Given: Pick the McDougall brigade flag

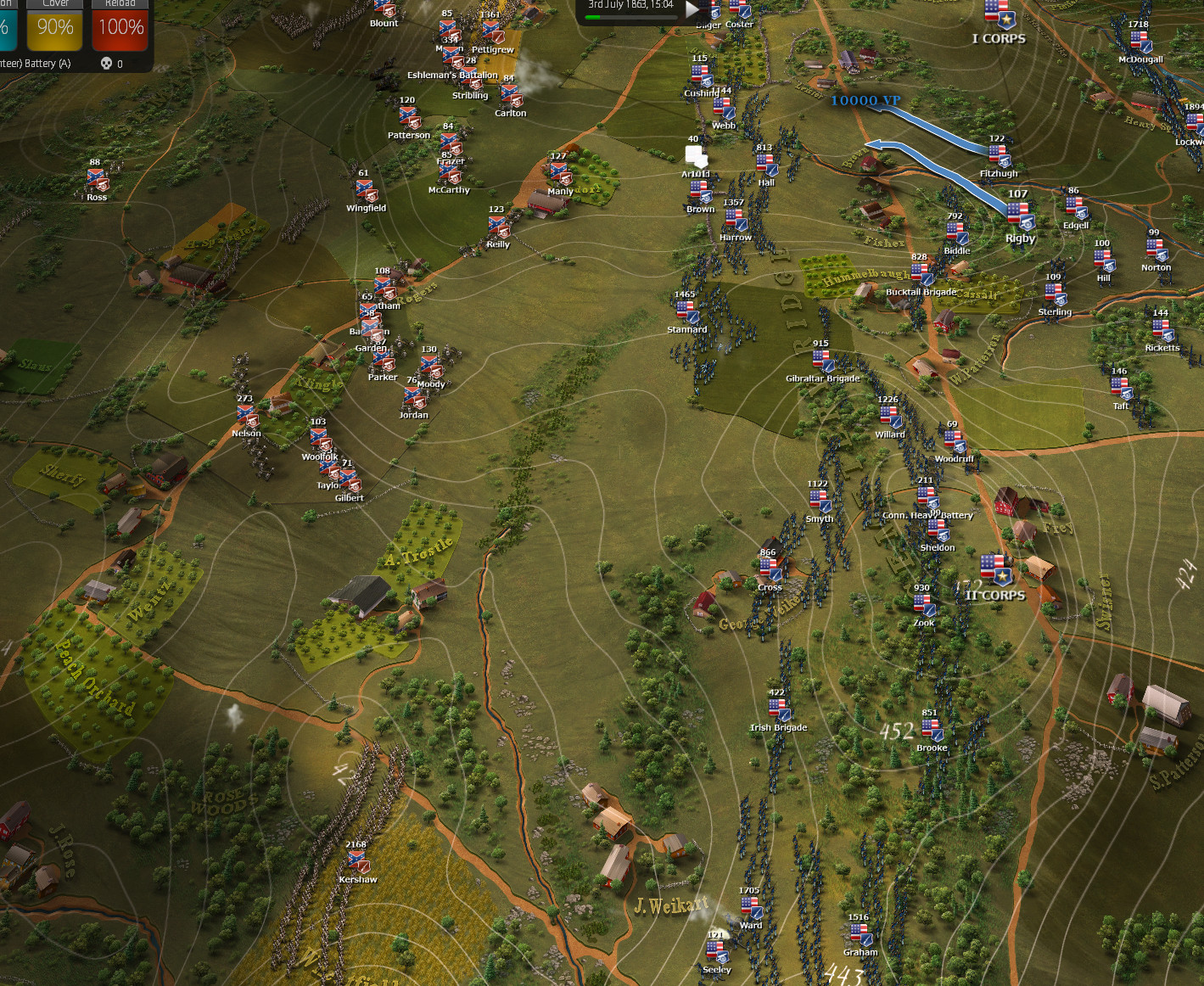Looking at the screenshot, I should pyautogui.click(x=1140, y=41).
